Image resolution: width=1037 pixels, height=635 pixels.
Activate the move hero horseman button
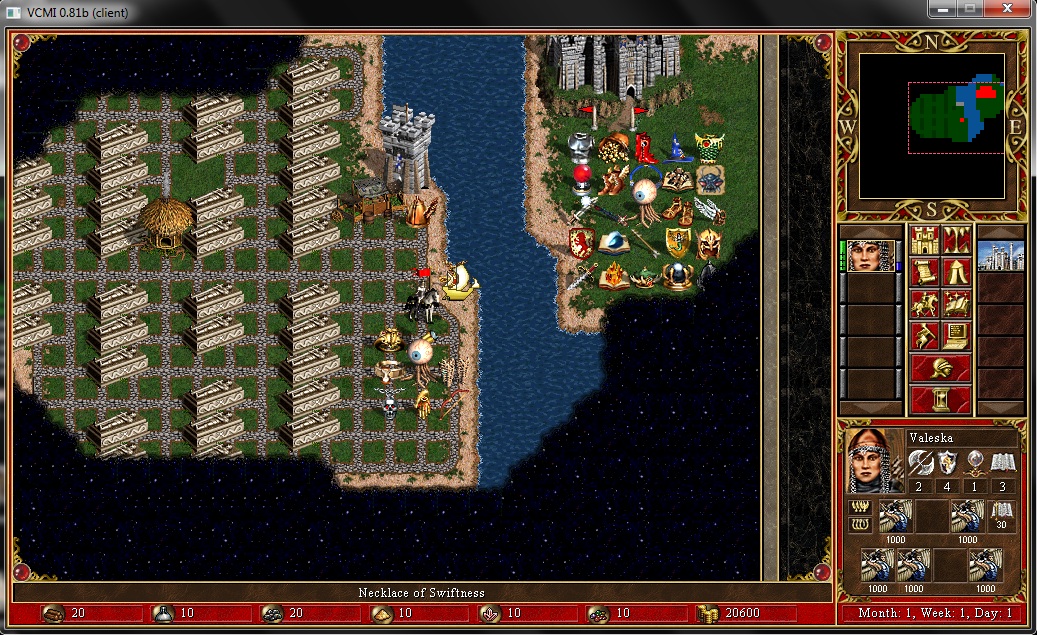coord(925,304)
